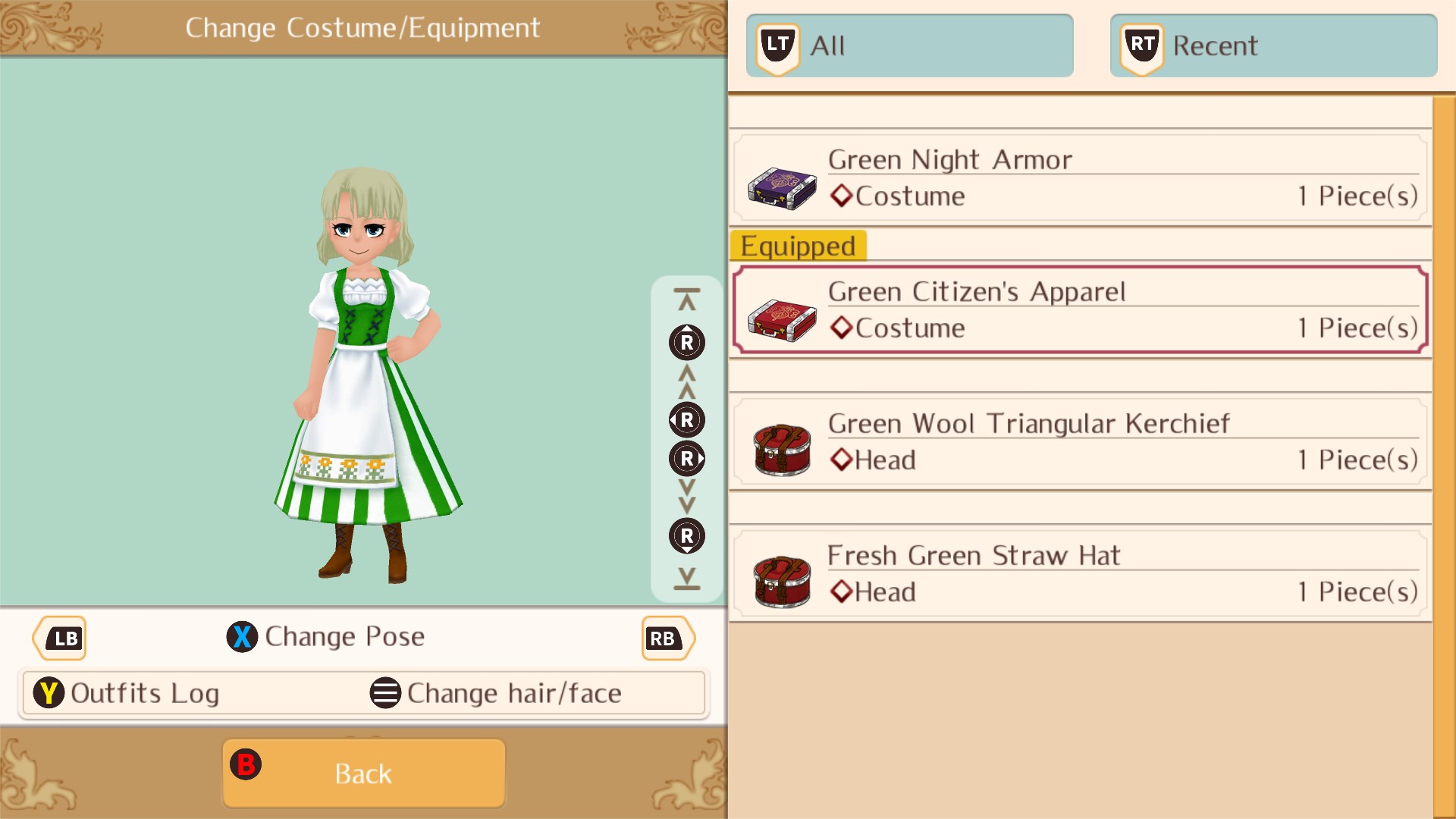Equip the Fresh Green Straw Hat

[1077, 574]
